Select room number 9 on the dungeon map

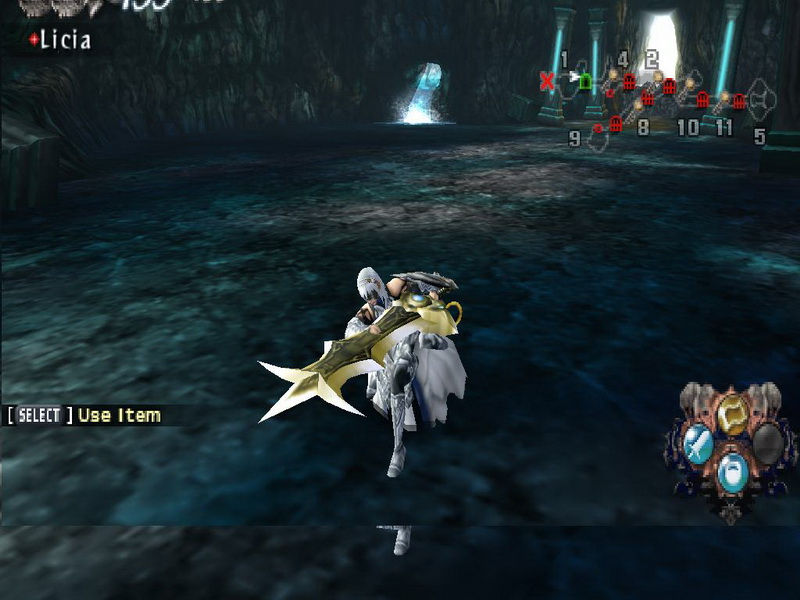(575, 139)
